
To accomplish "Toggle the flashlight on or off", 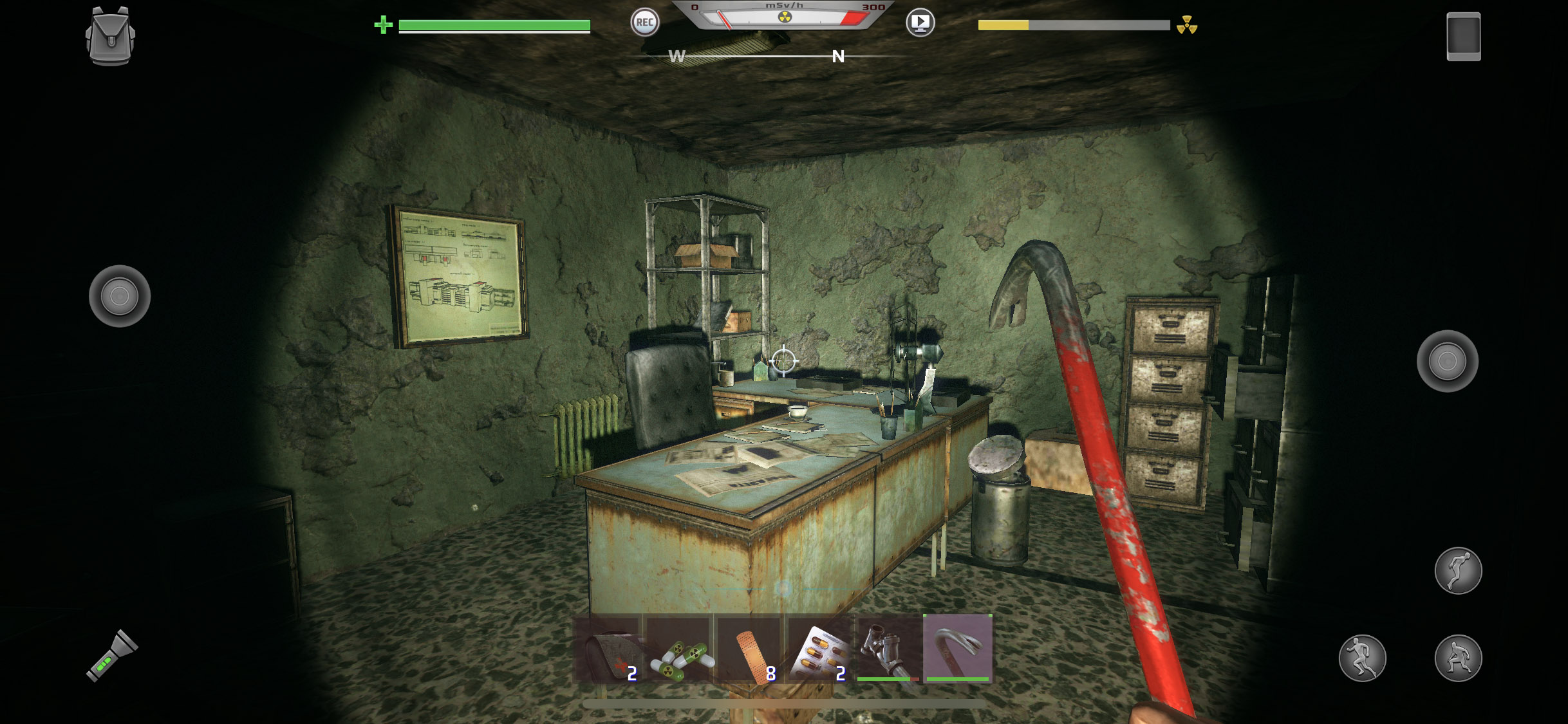I will tap(109, 655).
